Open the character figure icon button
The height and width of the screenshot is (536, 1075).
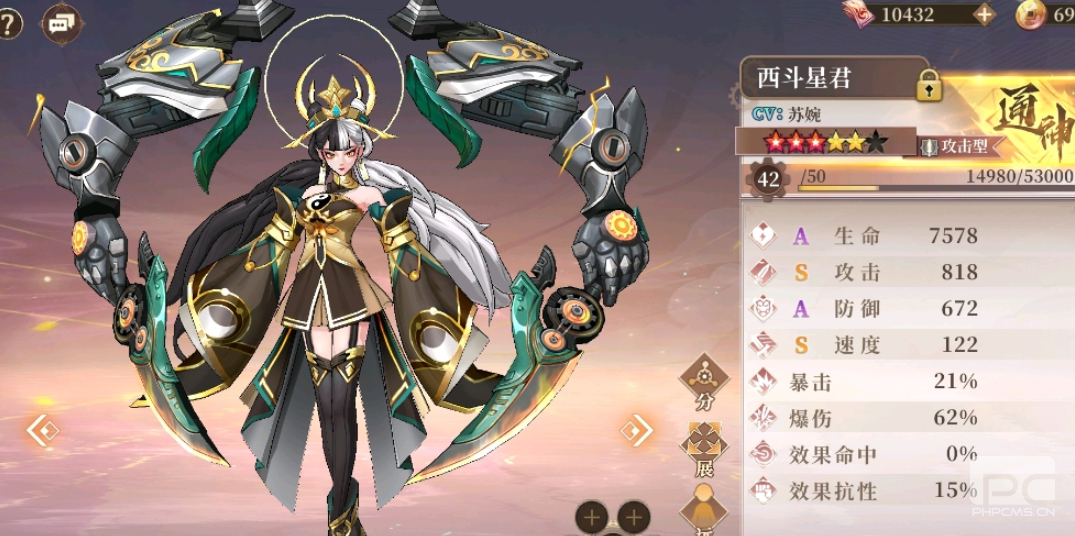point(704,508)
